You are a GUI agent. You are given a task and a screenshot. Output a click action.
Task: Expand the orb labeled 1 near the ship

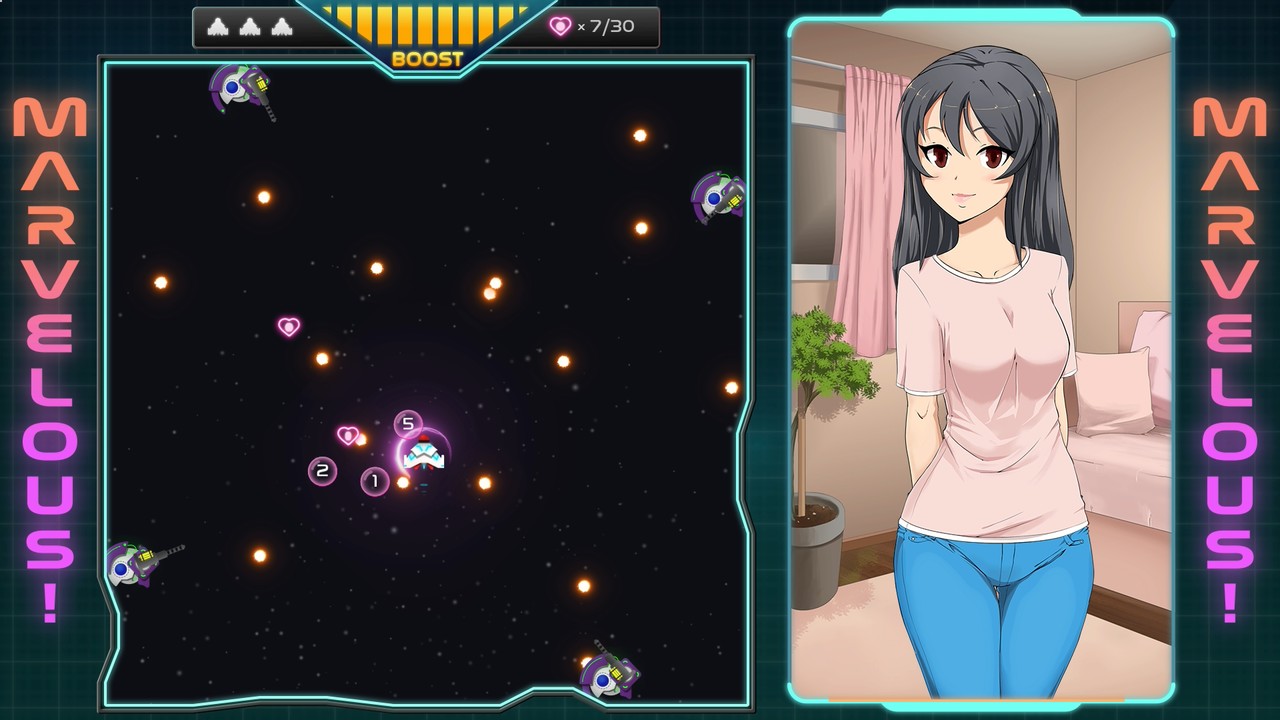tap(374, 481)
